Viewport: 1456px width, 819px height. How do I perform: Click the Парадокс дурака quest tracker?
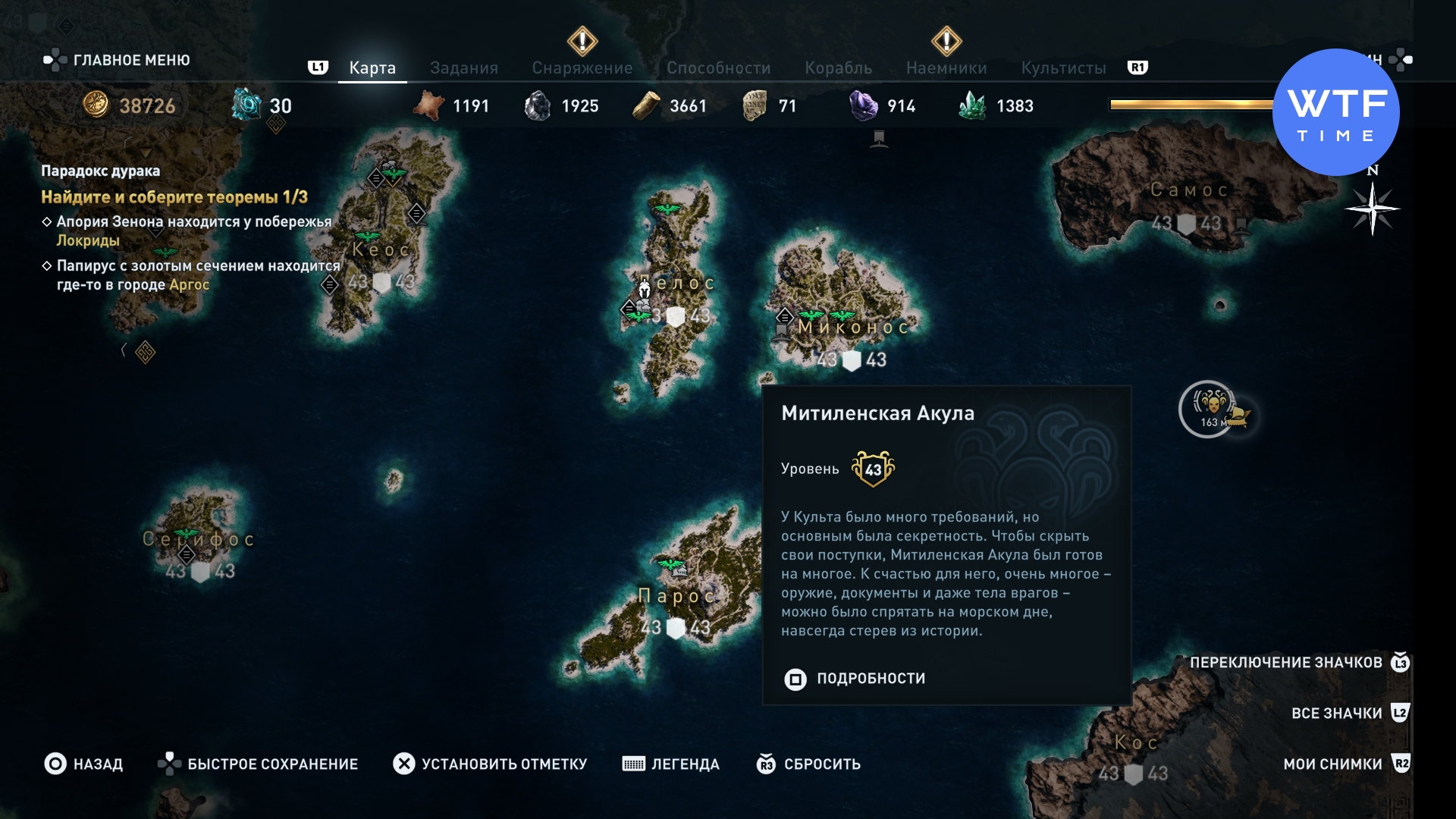coord(100,171)
